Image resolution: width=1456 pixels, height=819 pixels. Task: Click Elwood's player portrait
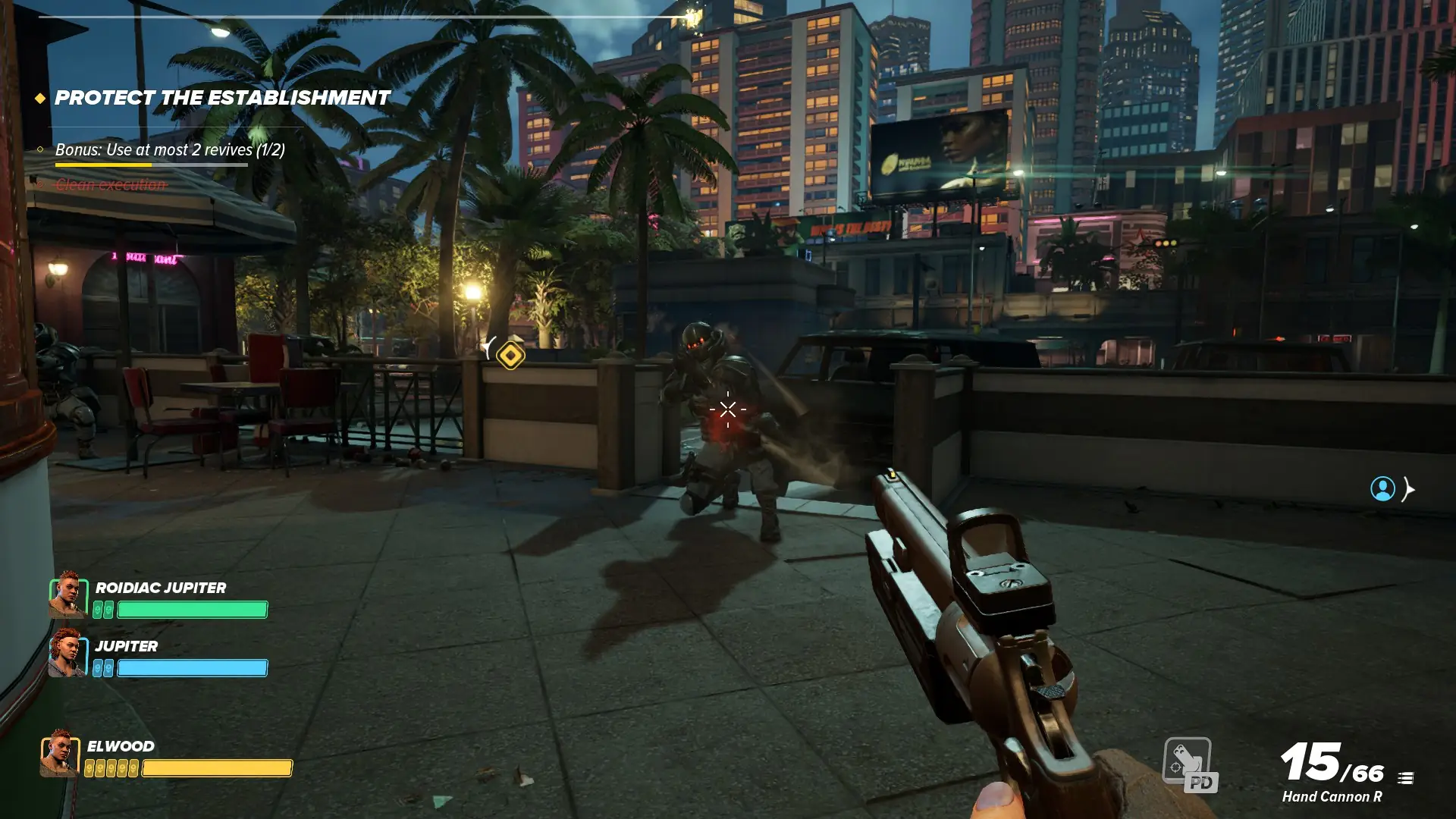(60, 753)
